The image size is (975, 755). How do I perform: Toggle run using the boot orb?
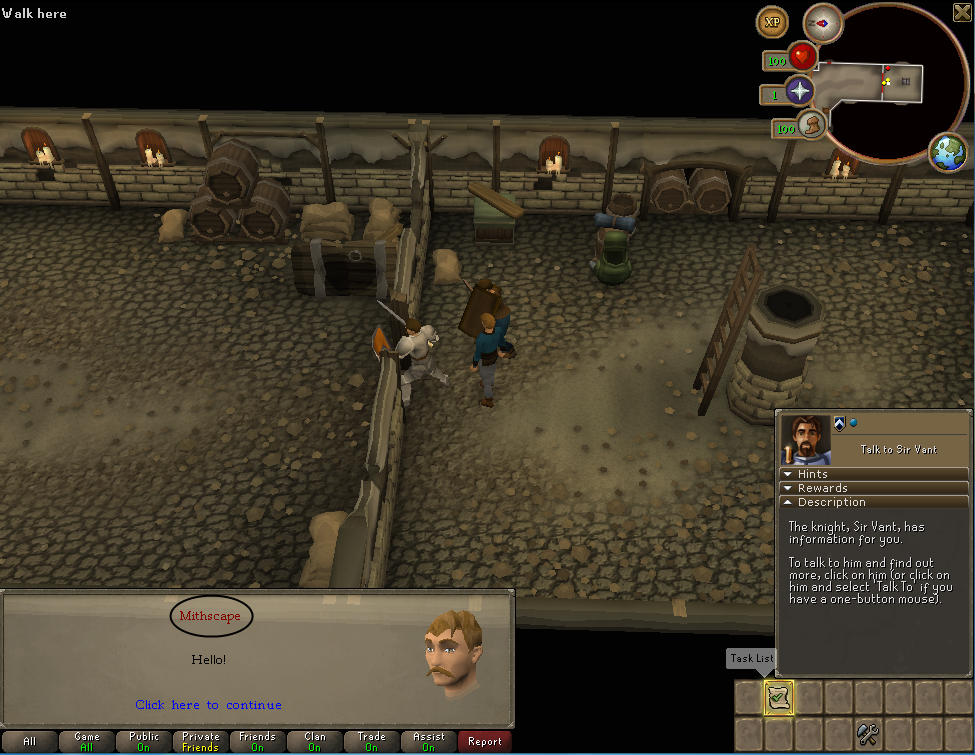[813, 126]
